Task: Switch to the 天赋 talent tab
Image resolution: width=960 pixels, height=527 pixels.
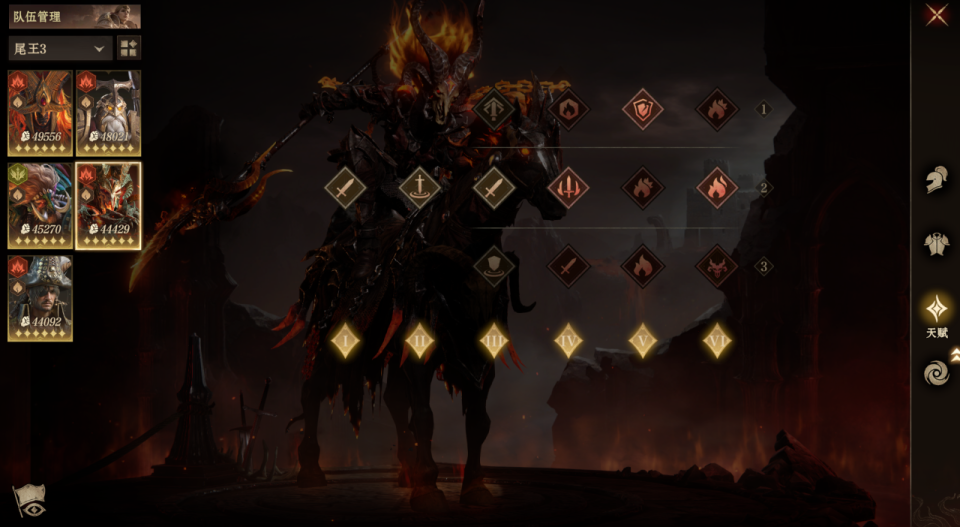Action: (x=937, y=310)
